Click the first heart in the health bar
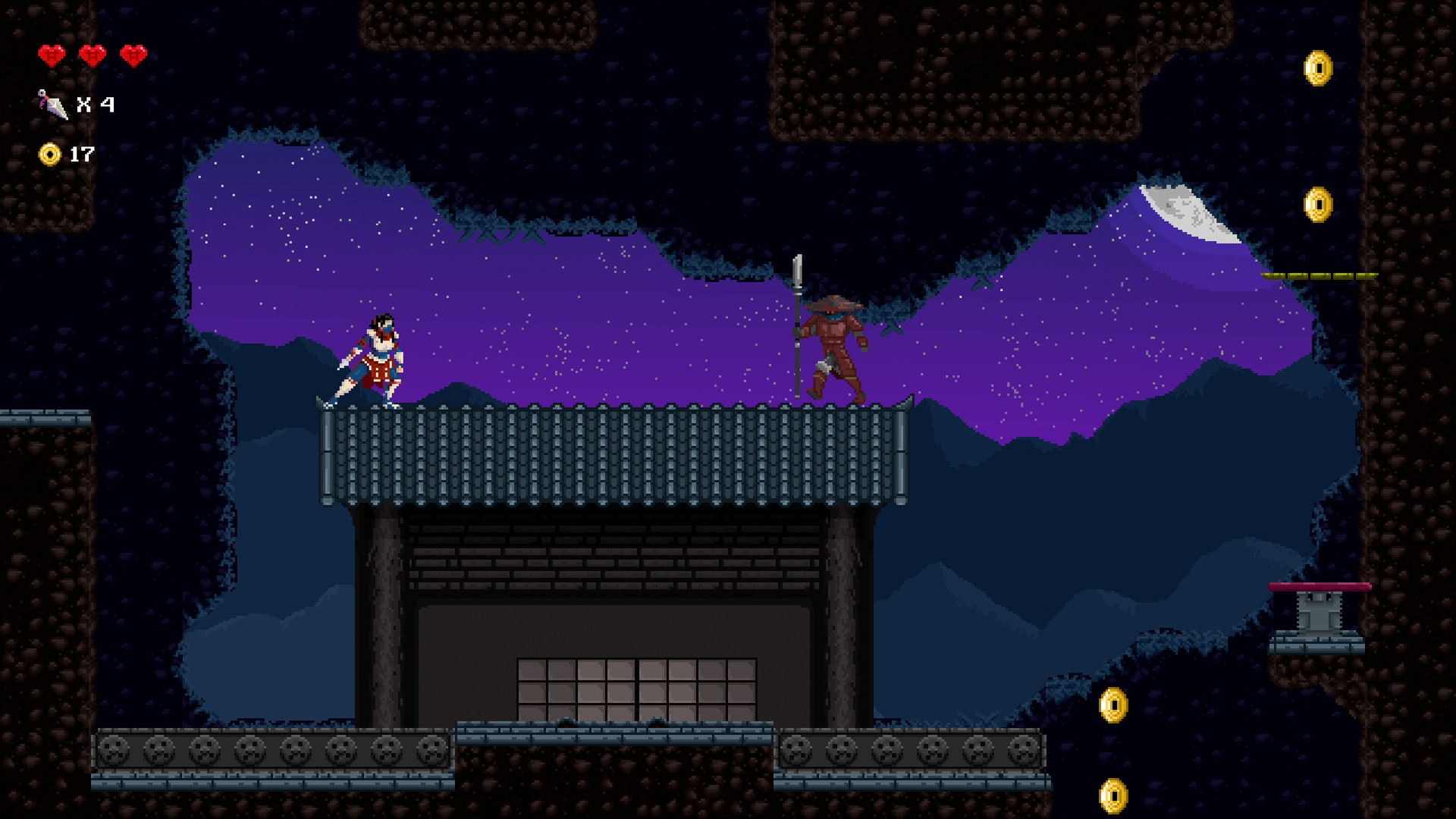Viewport: 1456px width, 819px height. click(50, 55)
